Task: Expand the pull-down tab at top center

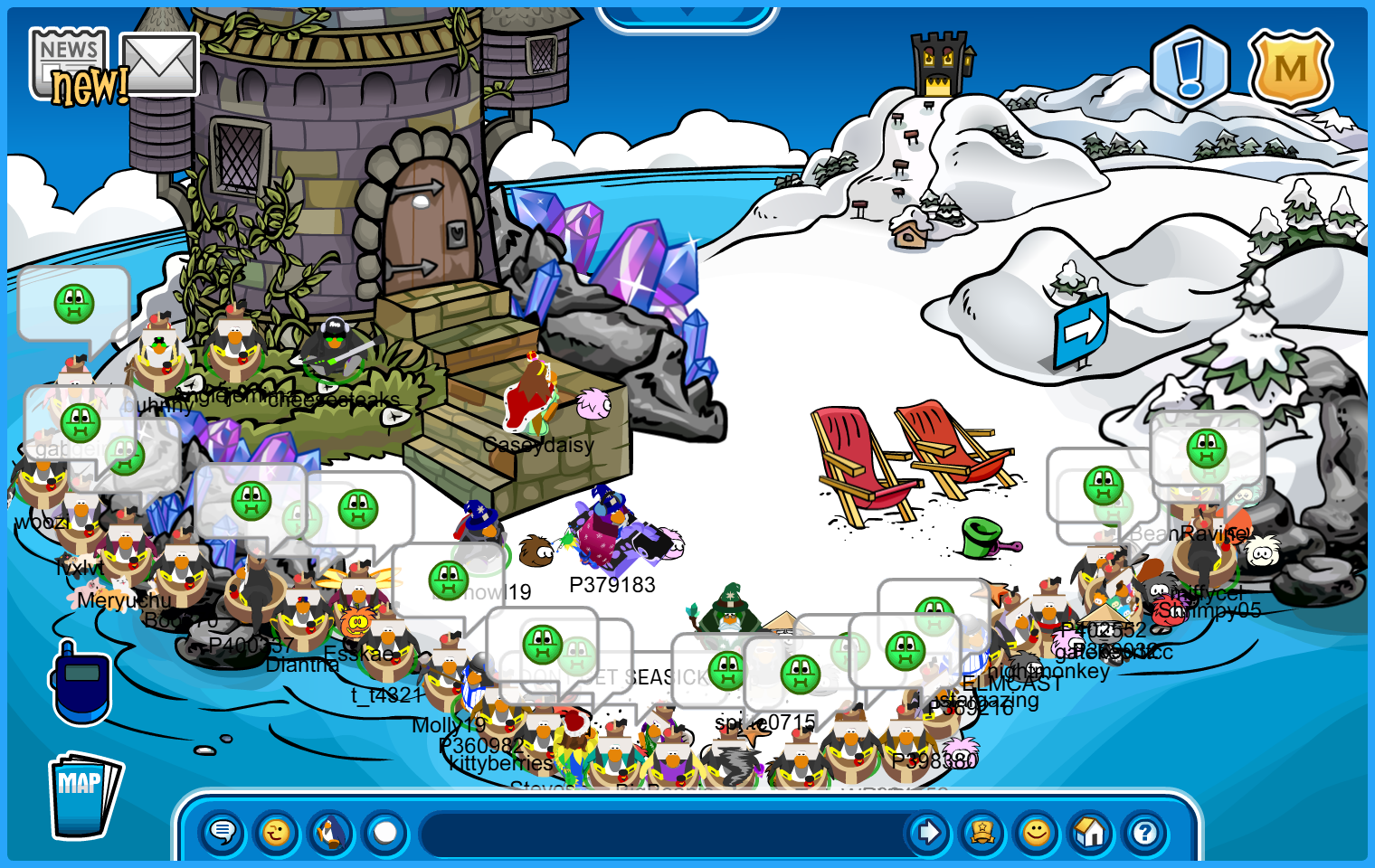Action: [x=687, y=15]
